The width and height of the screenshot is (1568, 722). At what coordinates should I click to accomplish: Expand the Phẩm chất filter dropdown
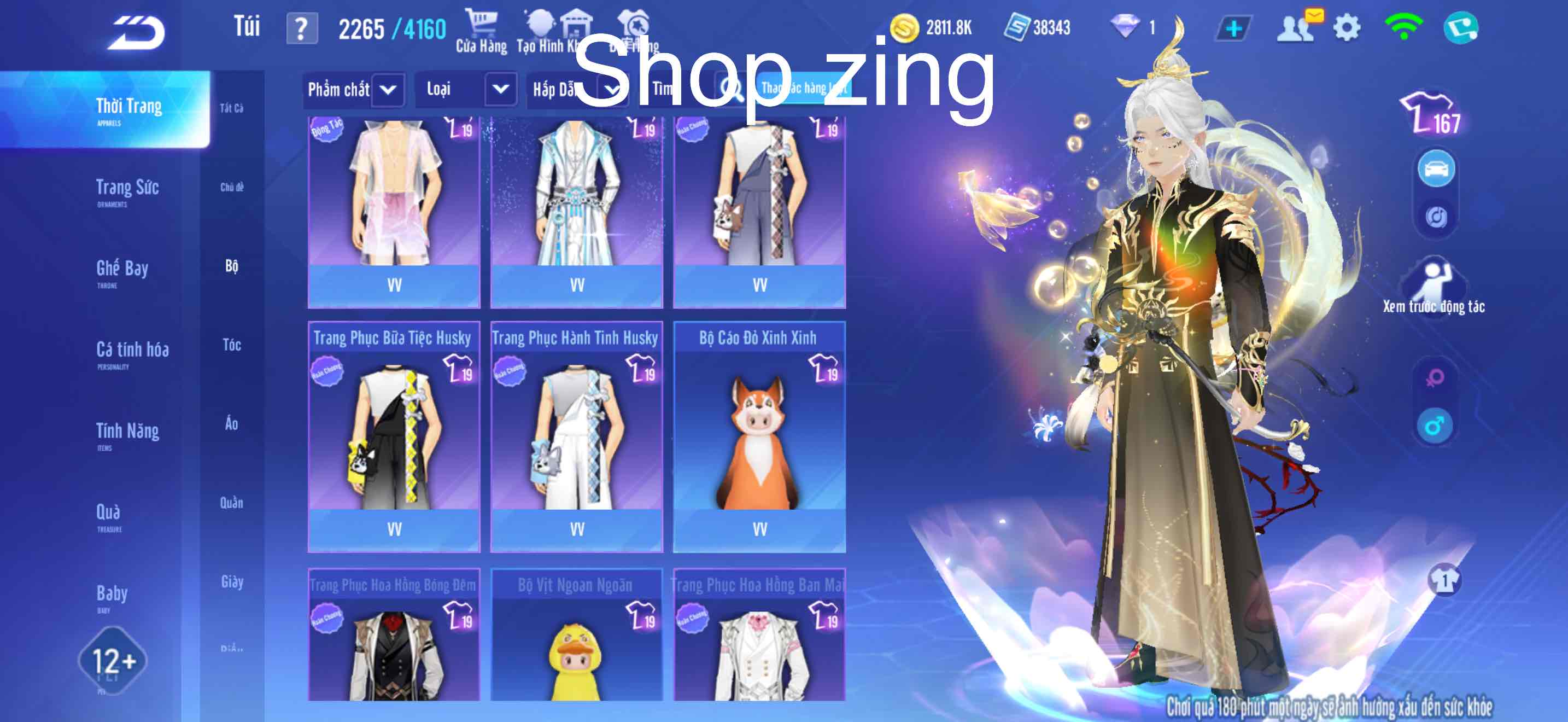tap(388, 89)
